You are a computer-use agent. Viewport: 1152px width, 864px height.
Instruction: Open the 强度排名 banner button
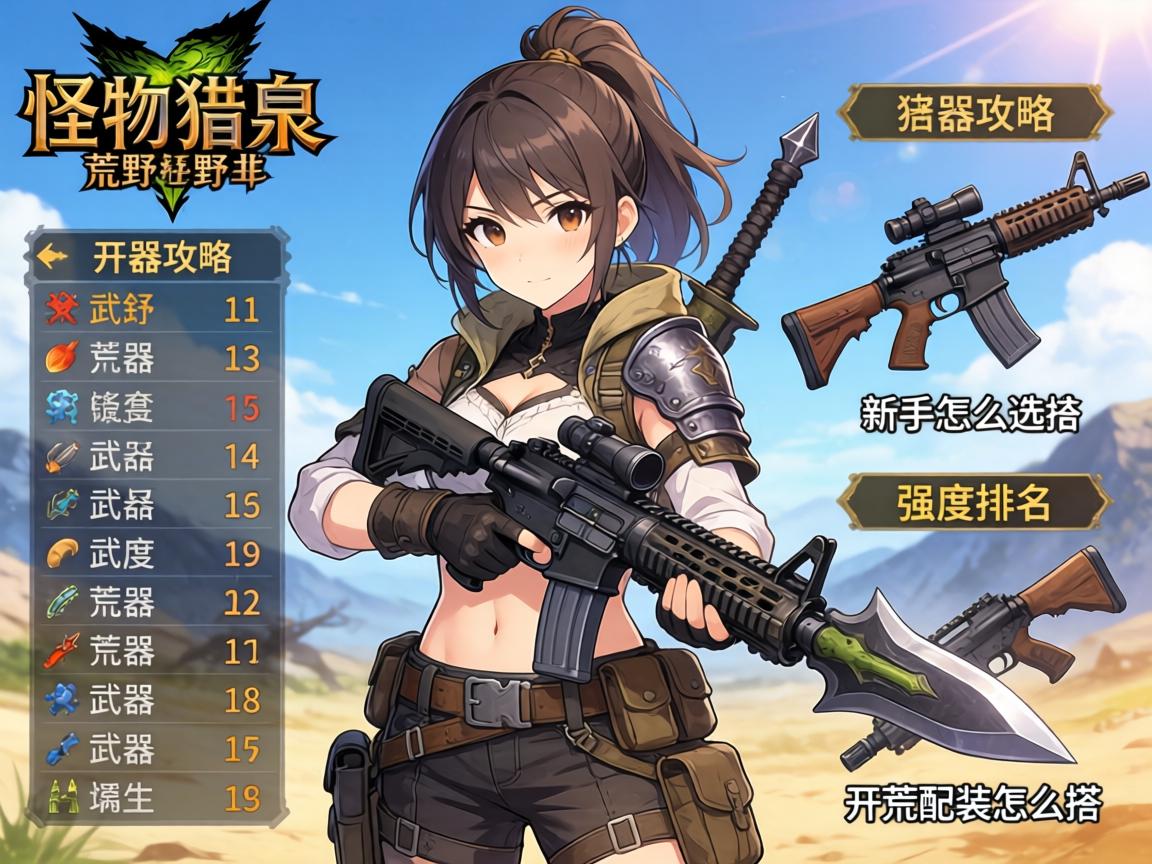click(x=974, y=502)
